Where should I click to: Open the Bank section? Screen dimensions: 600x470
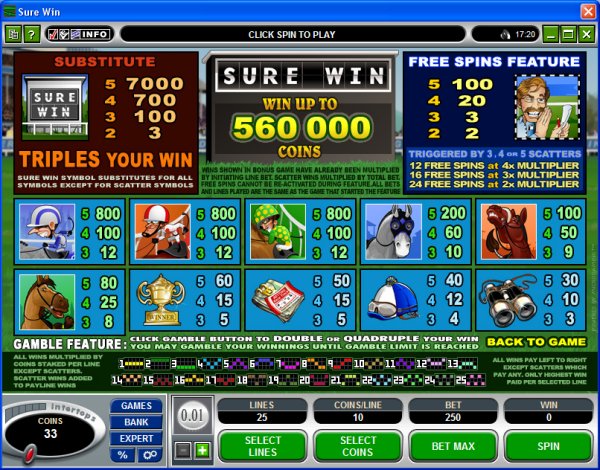[x=136, y=422]
